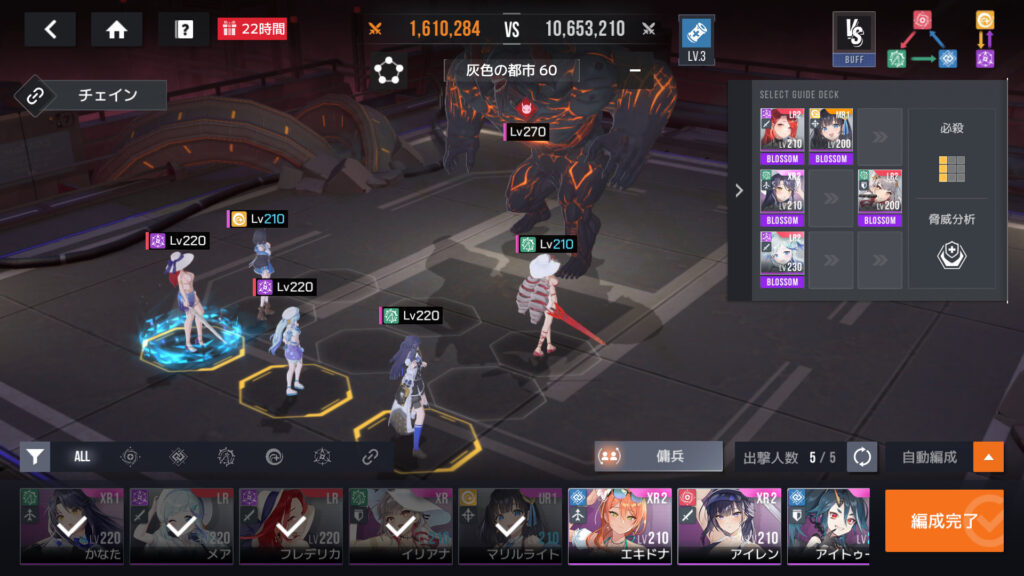Confirm the formation with 編成完了

click(x=943, y=520)
